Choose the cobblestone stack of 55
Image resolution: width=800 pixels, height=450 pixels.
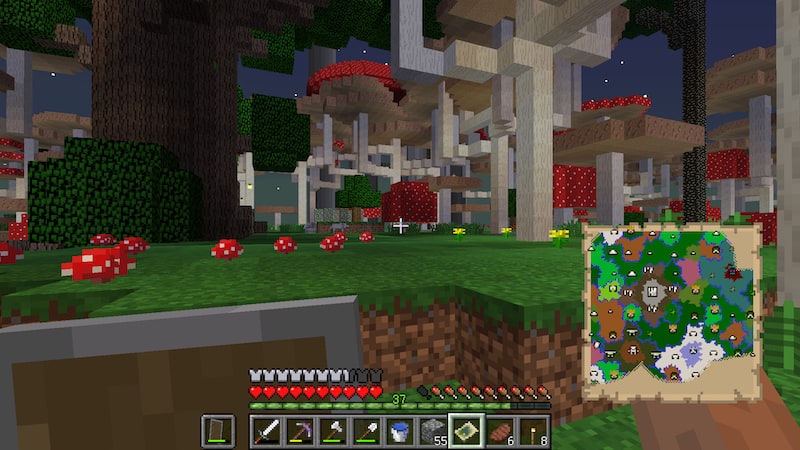pyautogui.click(x=432, y=432)
